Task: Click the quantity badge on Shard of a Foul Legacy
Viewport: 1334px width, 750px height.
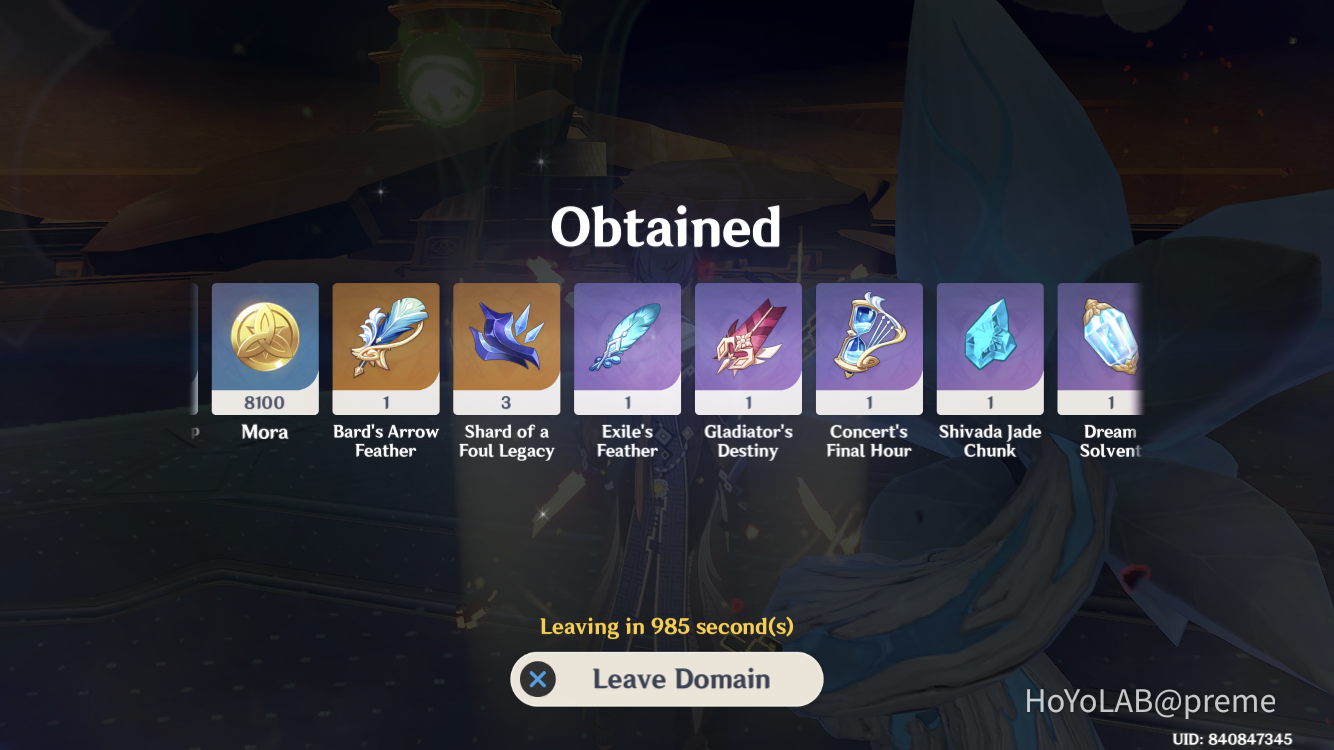Action: click(x=506, y=403)
